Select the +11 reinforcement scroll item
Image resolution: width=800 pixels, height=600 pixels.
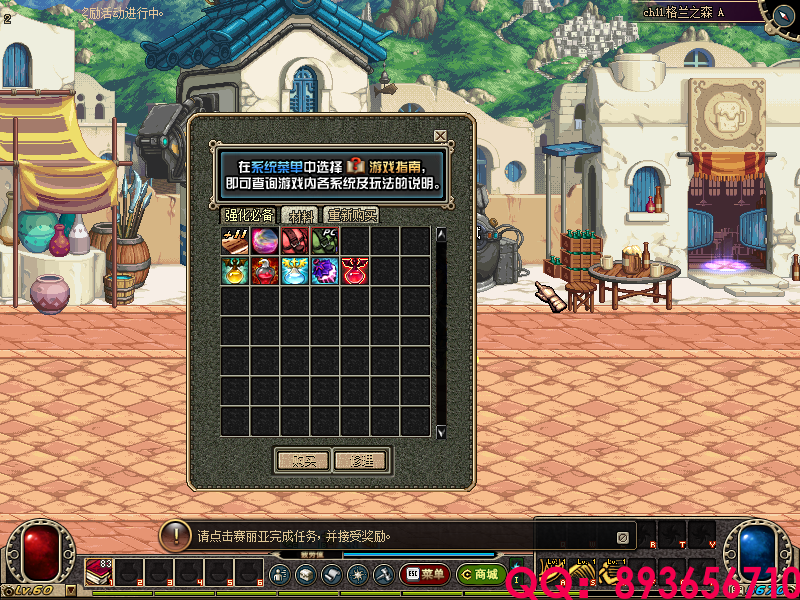235,241
